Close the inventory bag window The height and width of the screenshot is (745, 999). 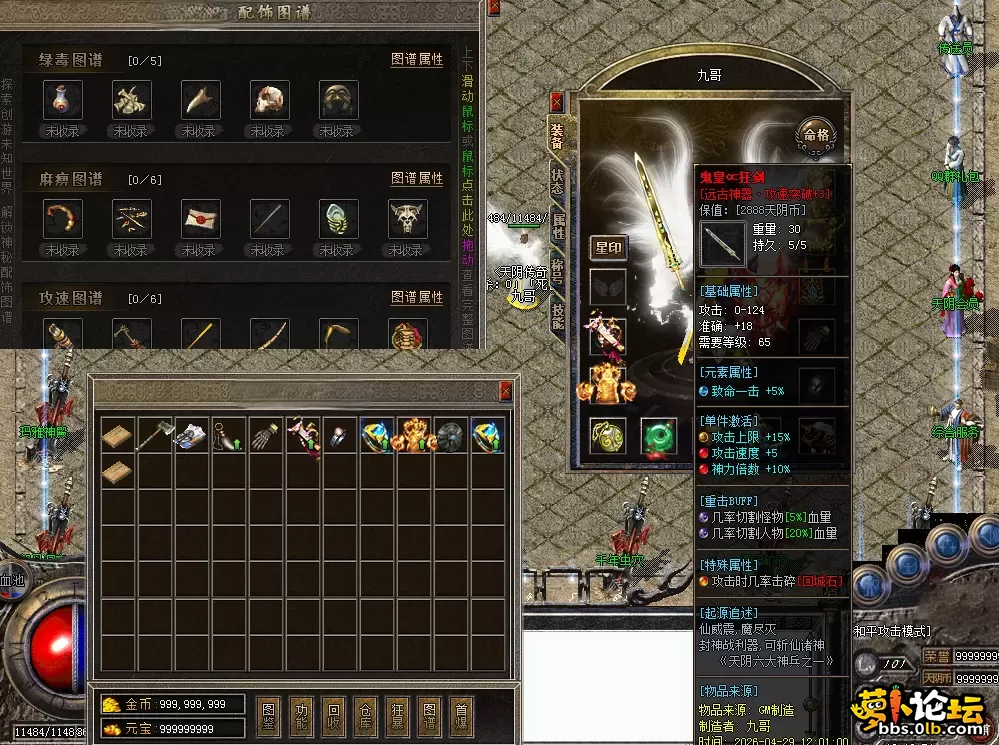click(x=505, y=391)
